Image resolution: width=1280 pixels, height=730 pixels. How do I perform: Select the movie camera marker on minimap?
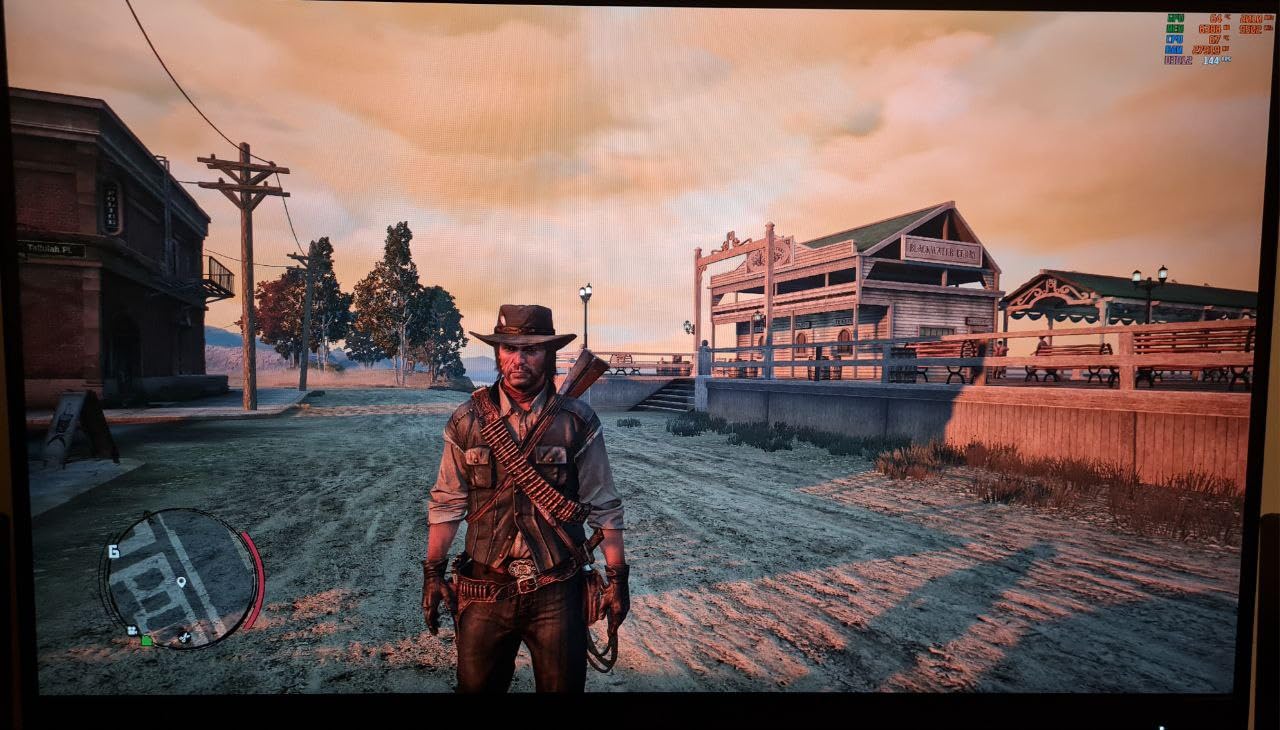pos(131,630)
